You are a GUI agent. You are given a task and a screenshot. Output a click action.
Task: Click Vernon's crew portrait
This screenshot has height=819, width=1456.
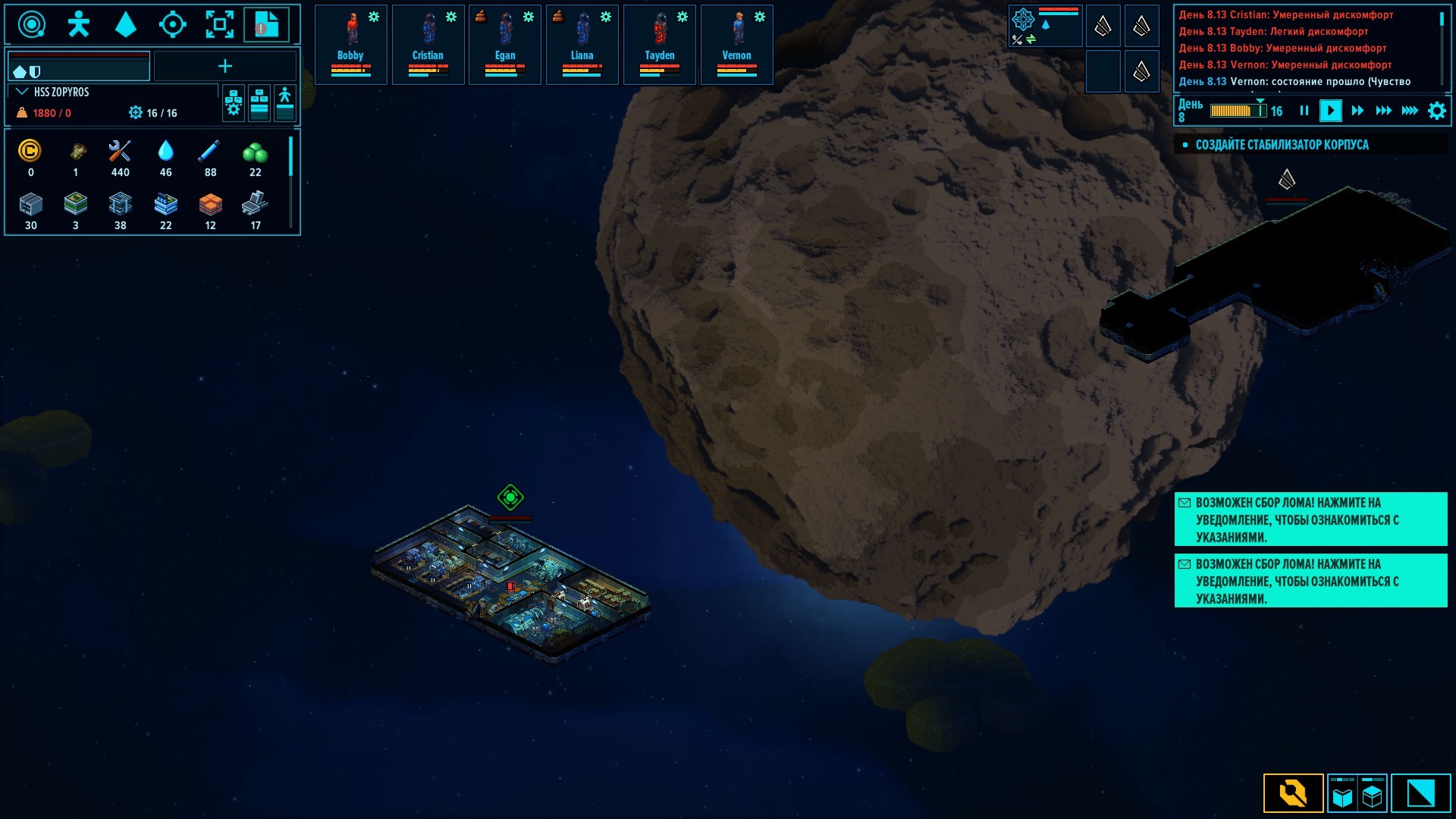(736, 44)
